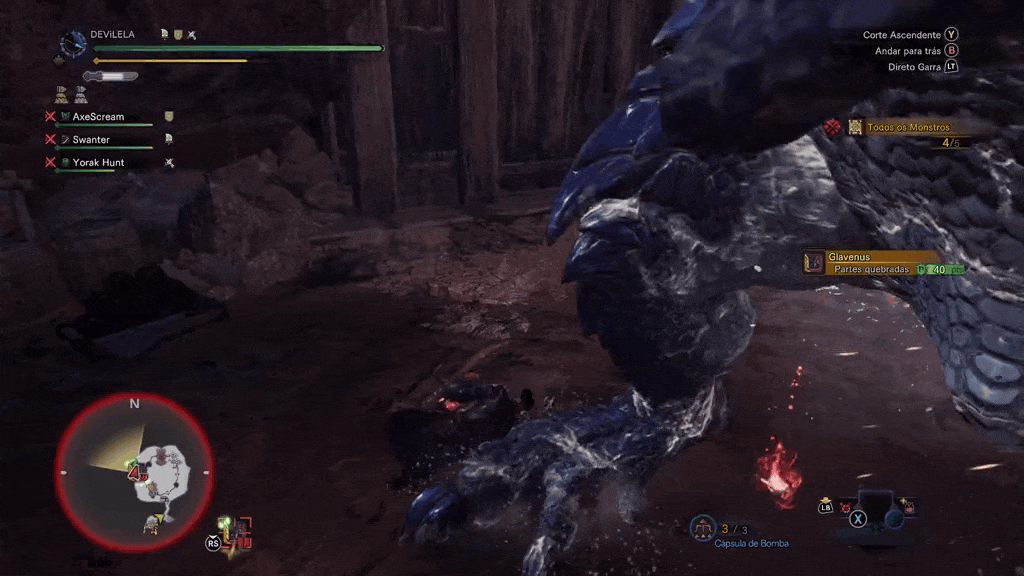Open the Todos os Monstros quest tracker
This screenshot has height=576, width=1024.
click(908, 127)
